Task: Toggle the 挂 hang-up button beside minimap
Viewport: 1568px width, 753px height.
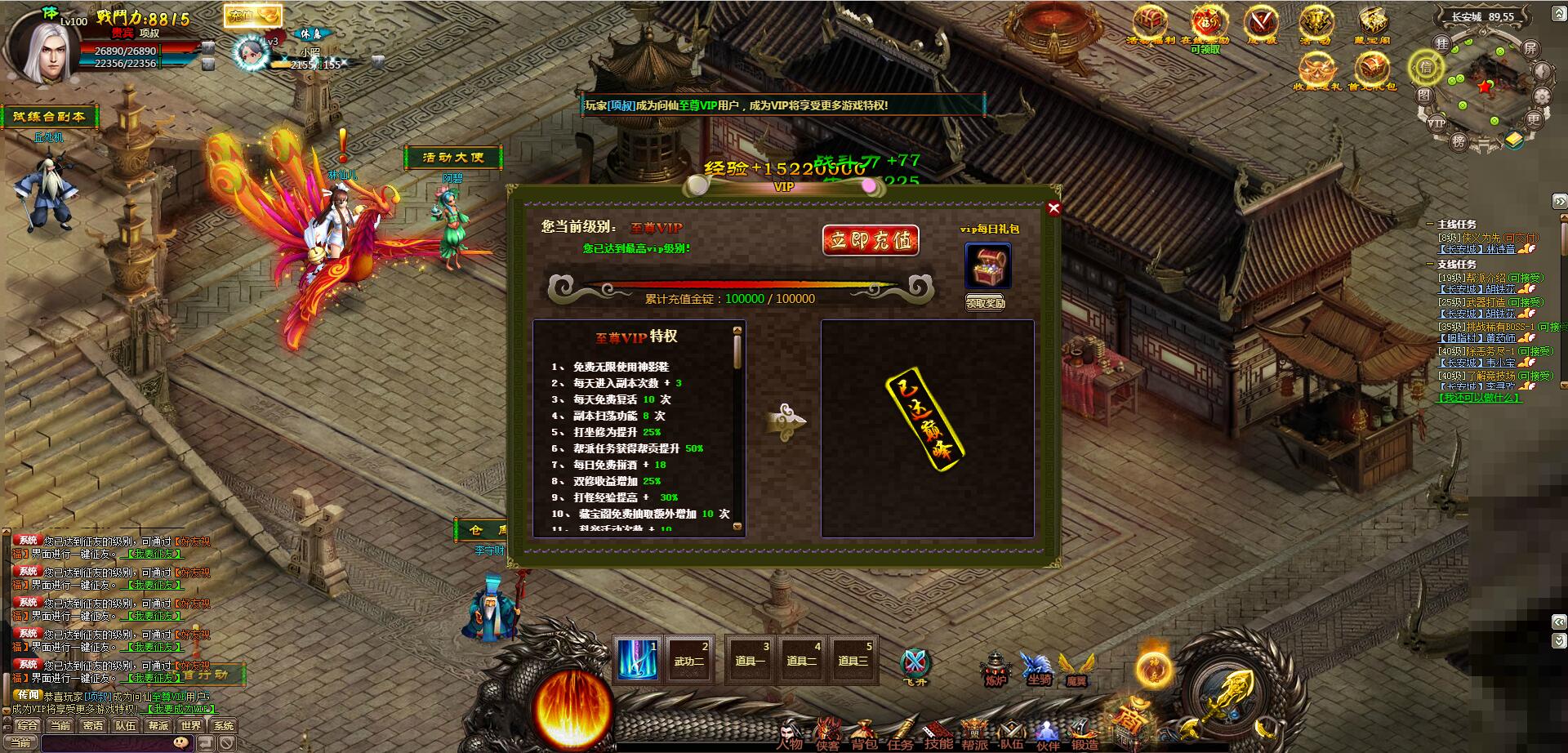Action: [1443, 45]
